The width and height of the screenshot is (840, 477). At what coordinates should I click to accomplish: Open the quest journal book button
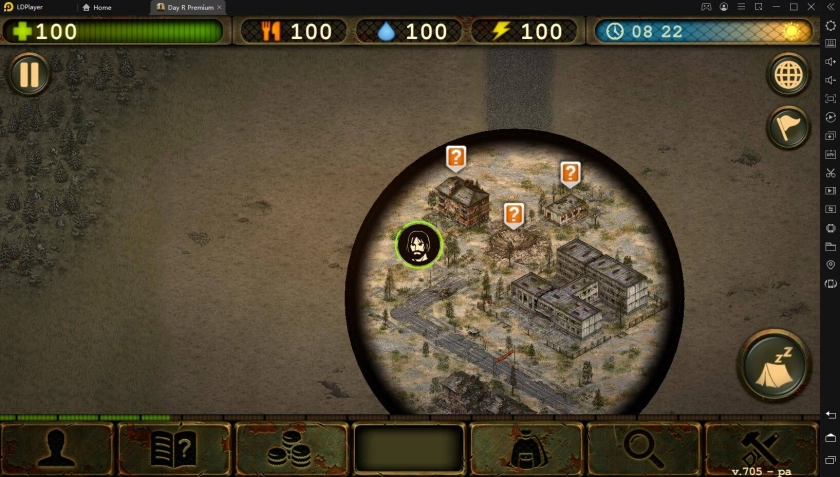(174, 449)
